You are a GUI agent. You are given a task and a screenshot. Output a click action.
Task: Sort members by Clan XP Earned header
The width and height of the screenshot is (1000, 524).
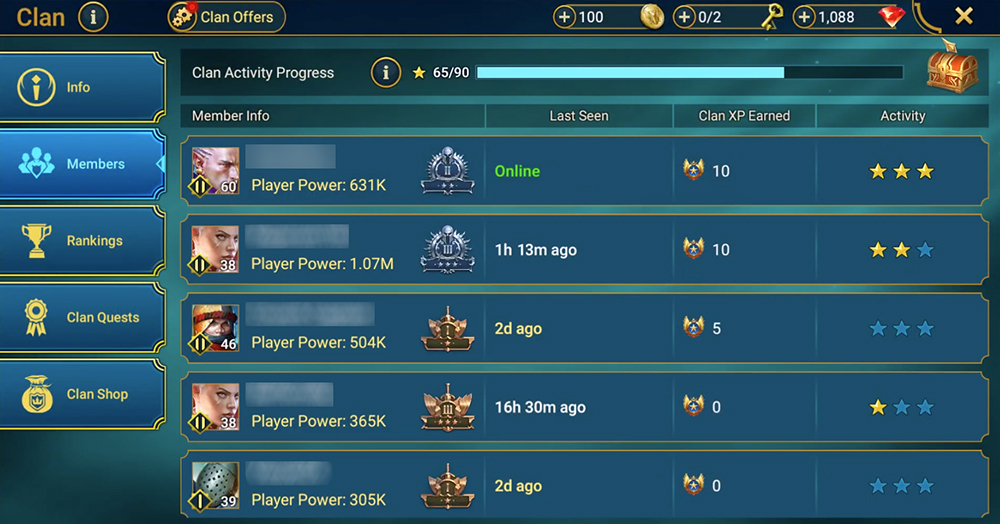[744, 116]
